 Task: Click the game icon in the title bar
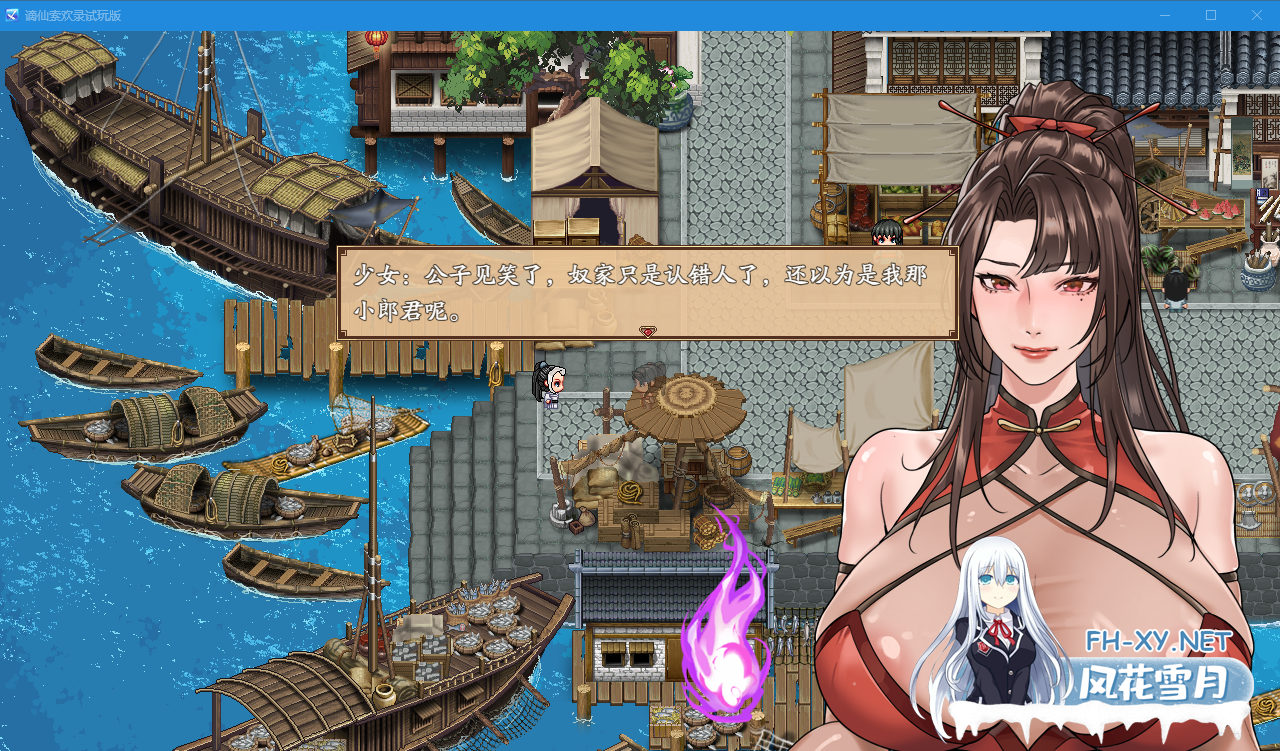(10, 15)
